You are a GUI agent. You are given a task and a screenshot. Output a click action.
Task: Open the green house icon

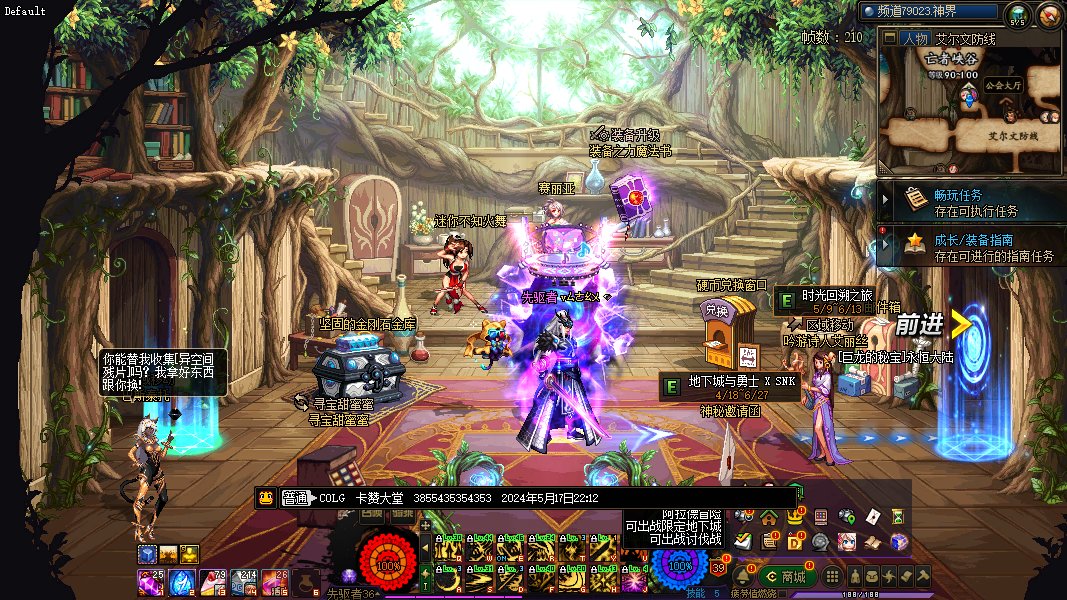(769, 517)
